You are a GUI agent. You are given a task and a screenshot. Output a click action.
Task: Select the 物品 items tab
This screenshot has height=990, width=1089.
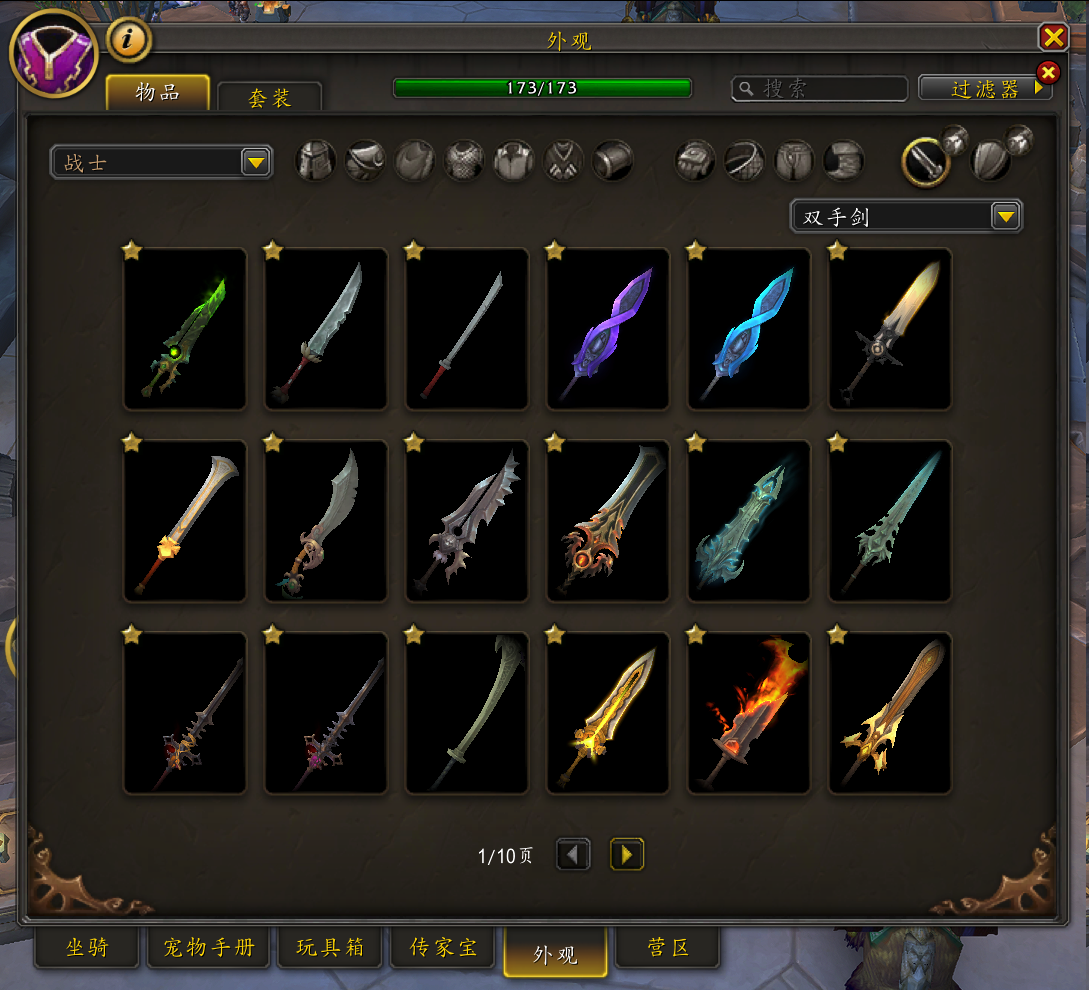click(158, 93)
